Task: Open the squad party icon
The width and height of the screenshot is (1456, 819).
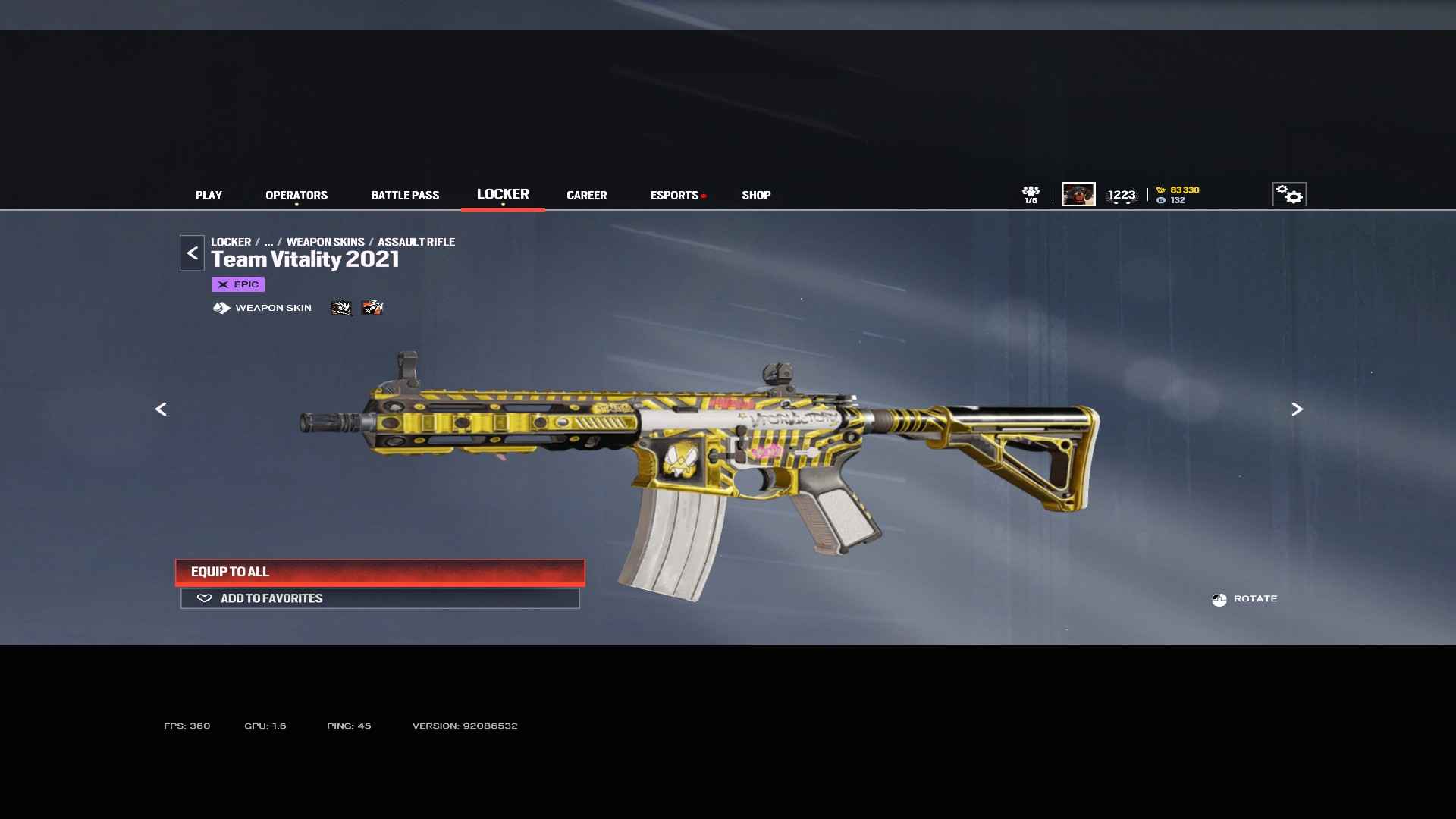Action: click(x=1031, y=193)
